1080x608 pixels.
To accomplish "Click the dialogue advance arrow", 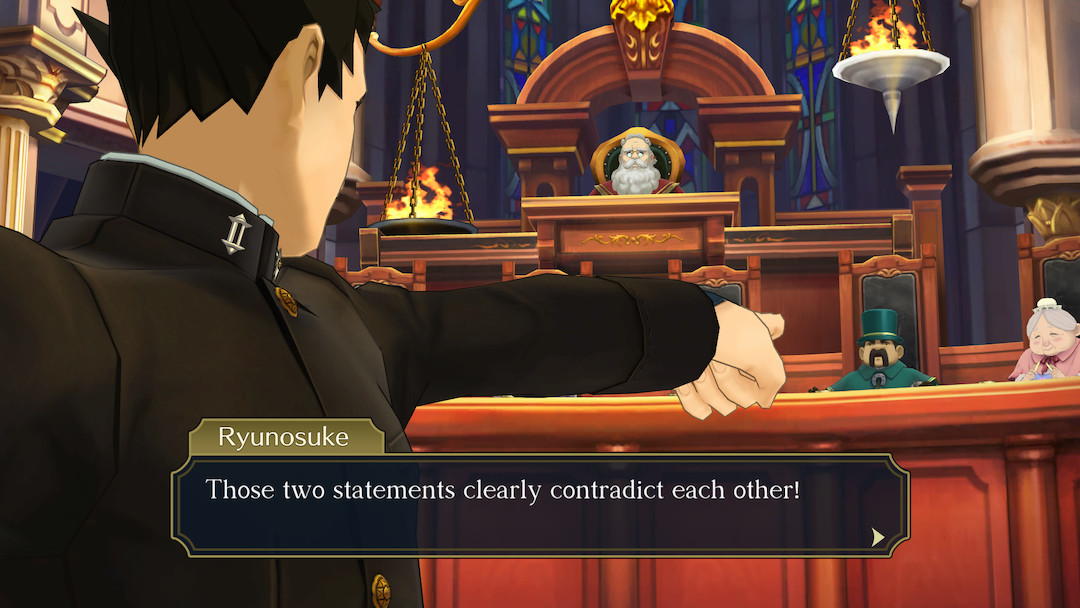I will coord(878,537).
